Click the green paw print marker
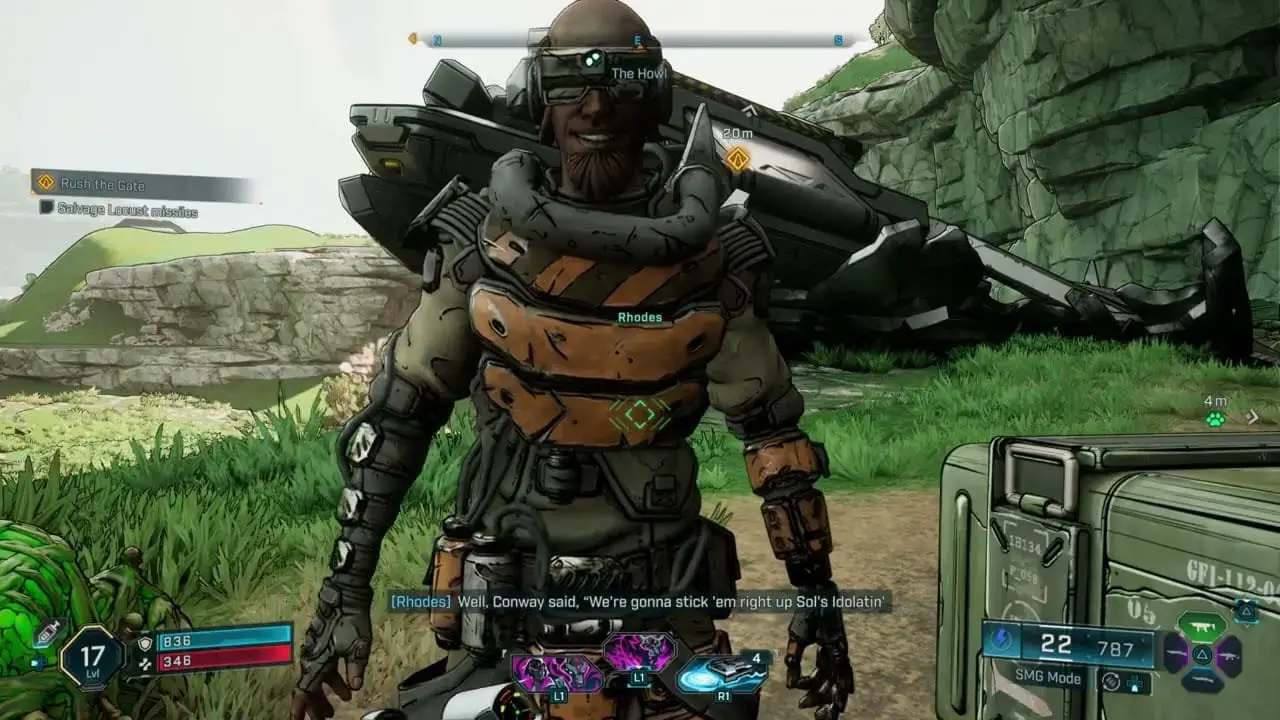The image size is (1280, 720). click(x=1215, y=419)
